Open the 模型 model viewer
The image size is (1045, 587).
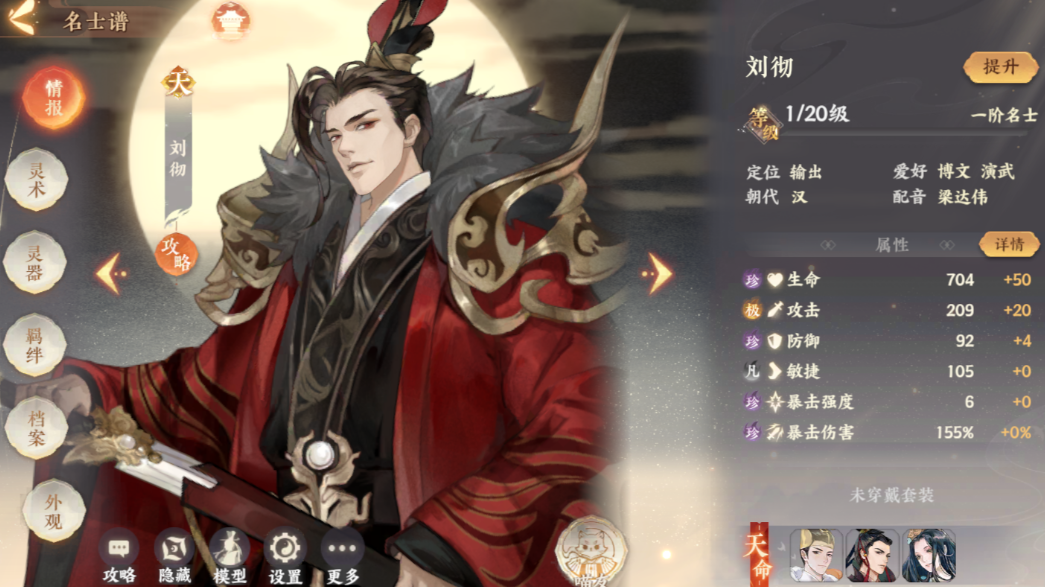click(230, 556)
